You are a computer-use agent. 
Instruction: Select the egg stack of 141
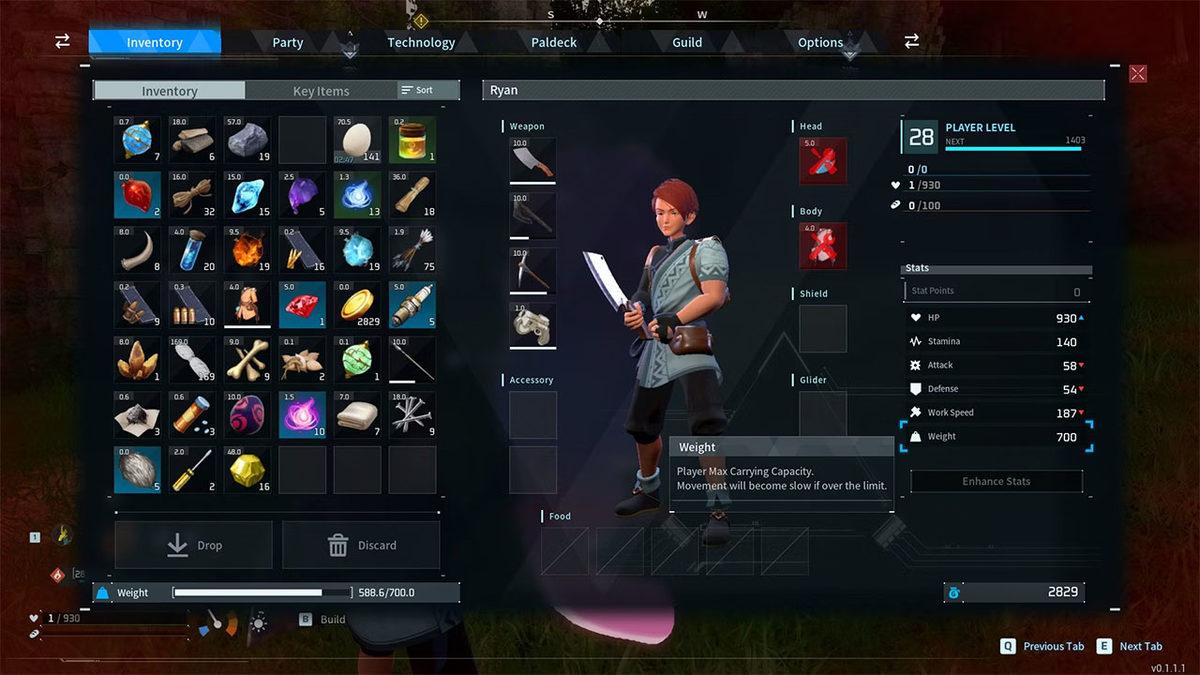[357, 140]
